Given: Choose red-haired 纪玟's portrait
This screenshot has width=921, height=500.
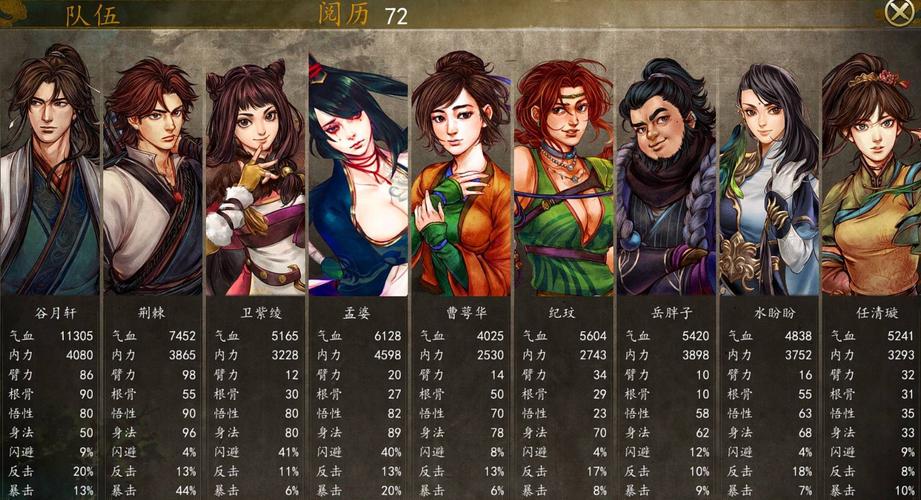Looking at the screenshot, I should (x=563, y=175).
